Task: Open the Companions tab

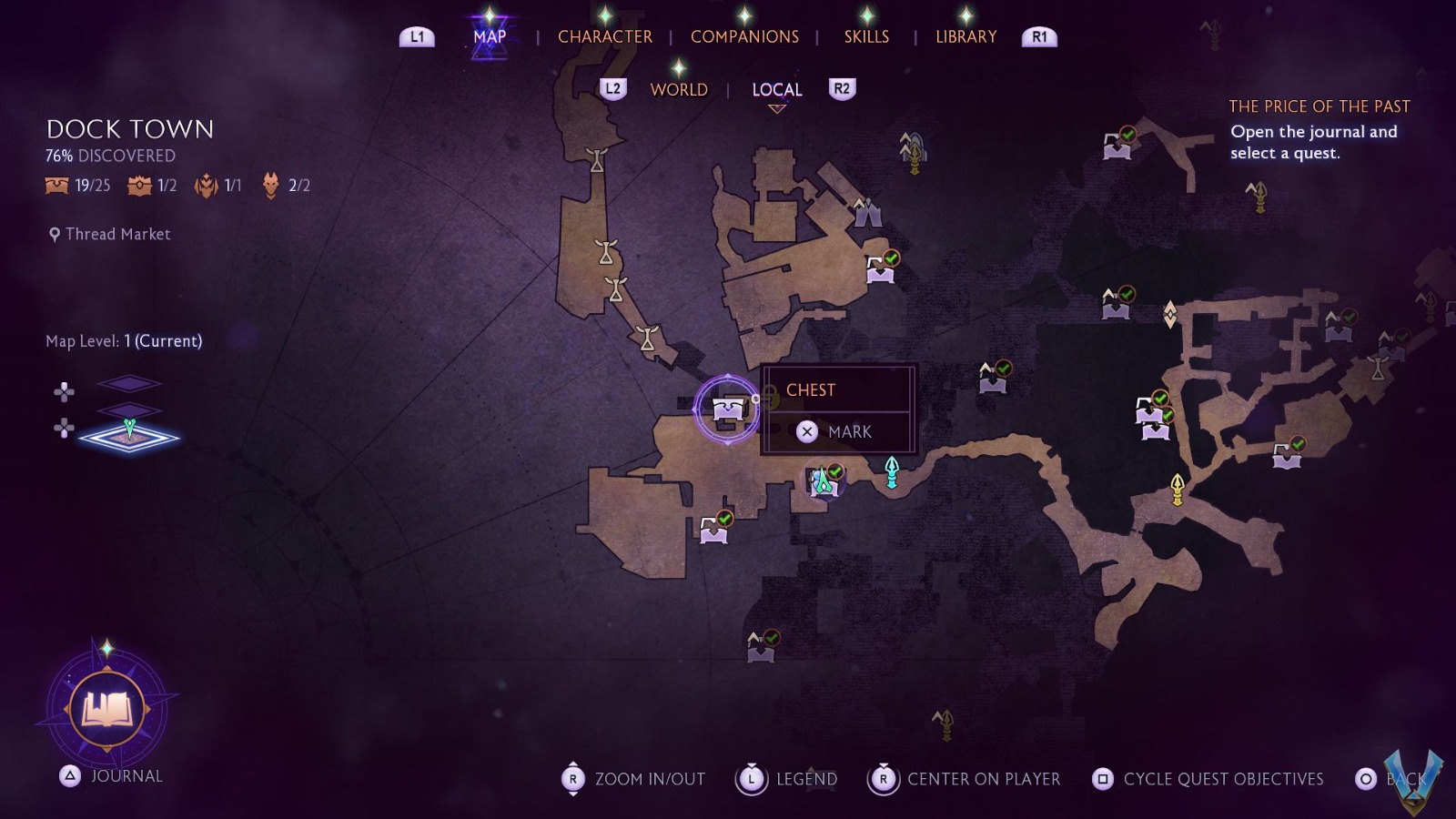Action: [x=744, y=36]
